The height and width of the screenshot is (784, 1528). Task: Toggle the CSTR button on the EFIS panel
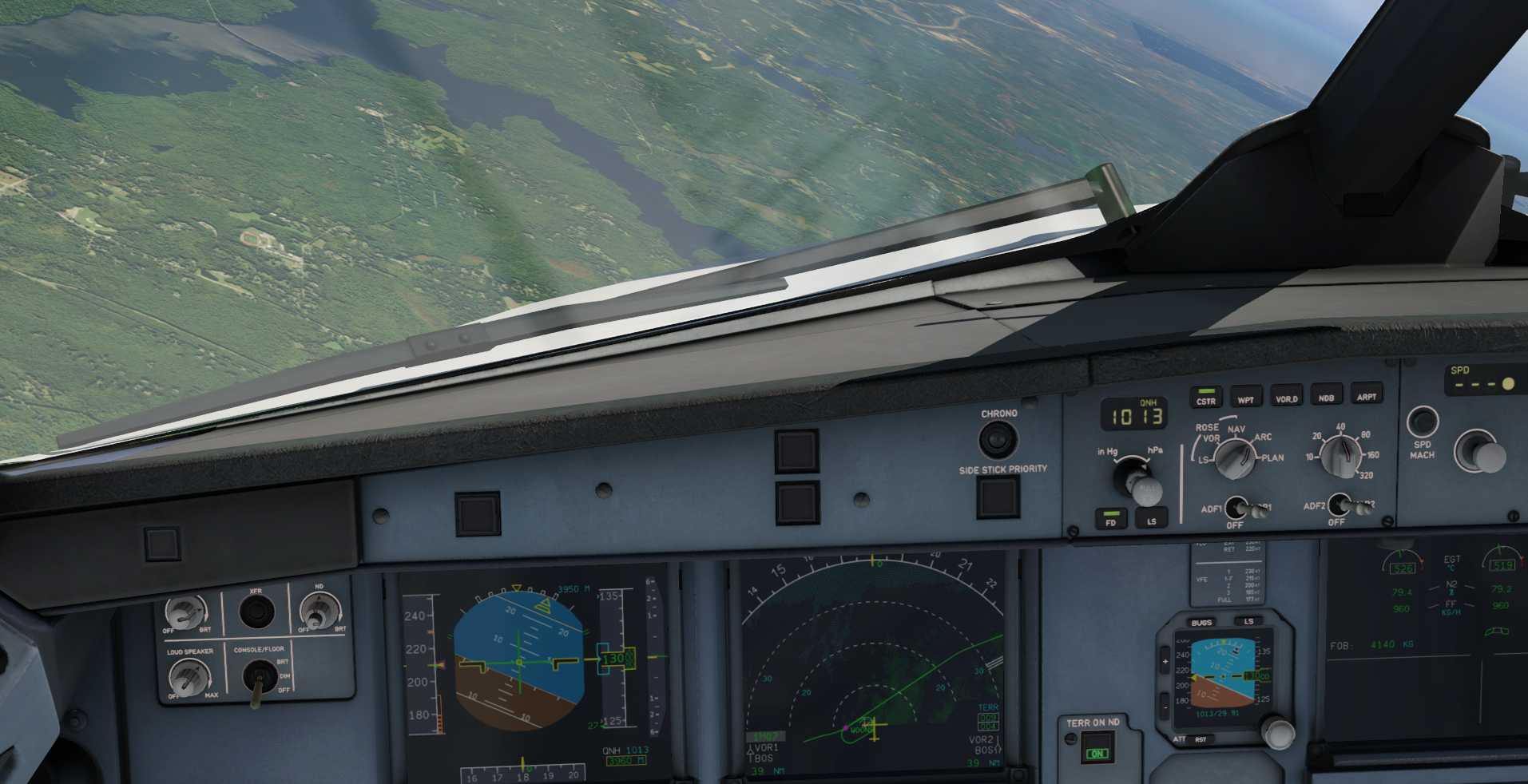point(1205,398)
